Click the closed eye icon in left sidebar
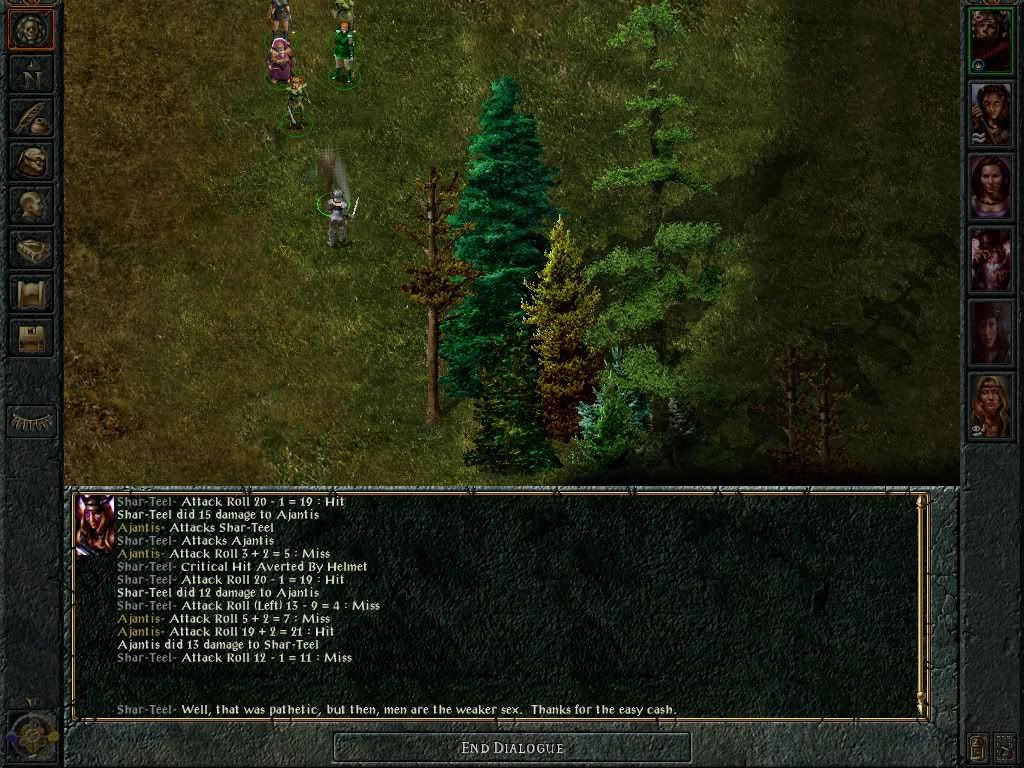Screen dimensions: 1024x768 click(x=31, y=421)
